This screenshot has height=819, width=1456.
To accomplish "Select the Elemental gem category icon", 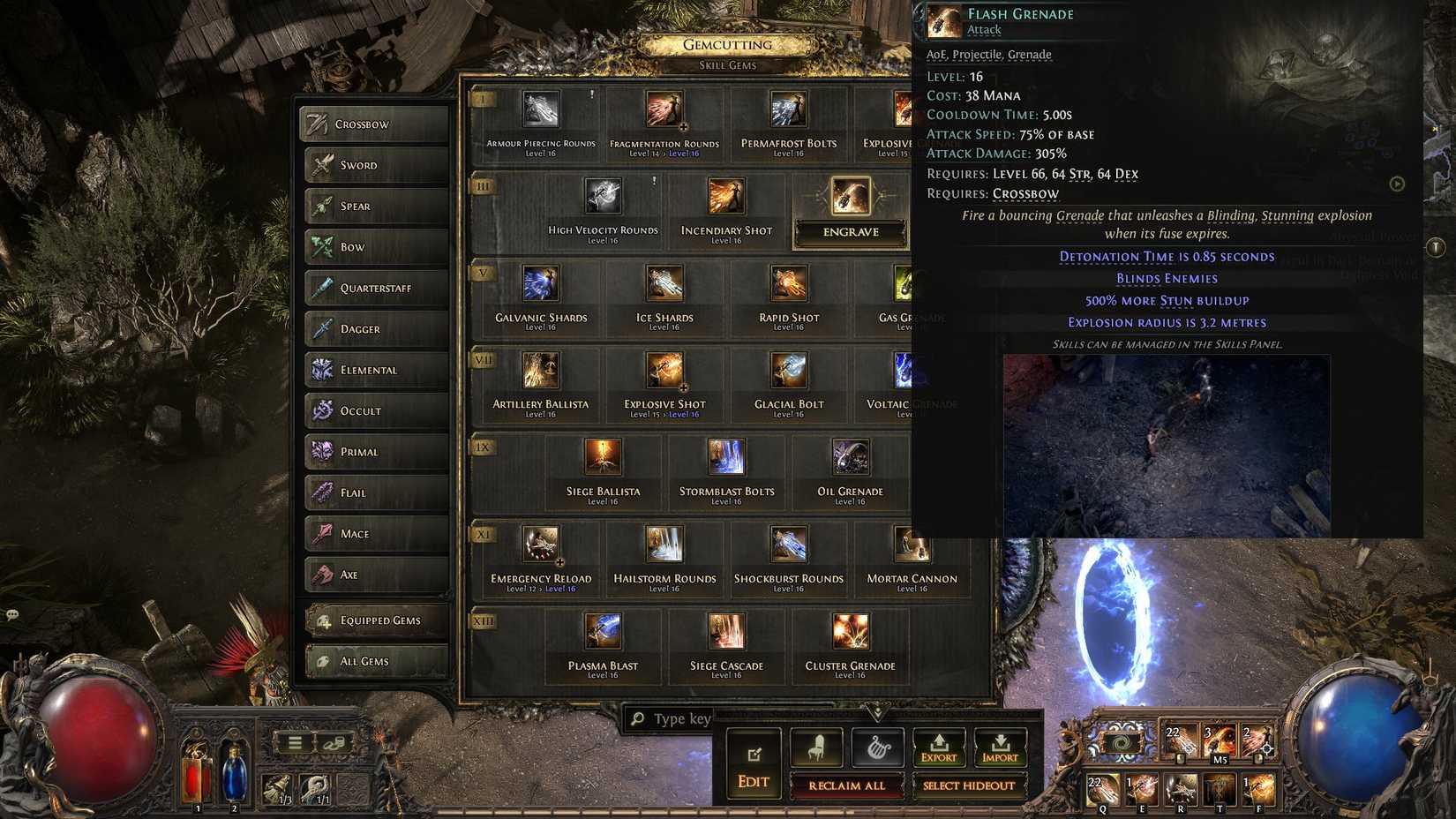I will (319, 370).
